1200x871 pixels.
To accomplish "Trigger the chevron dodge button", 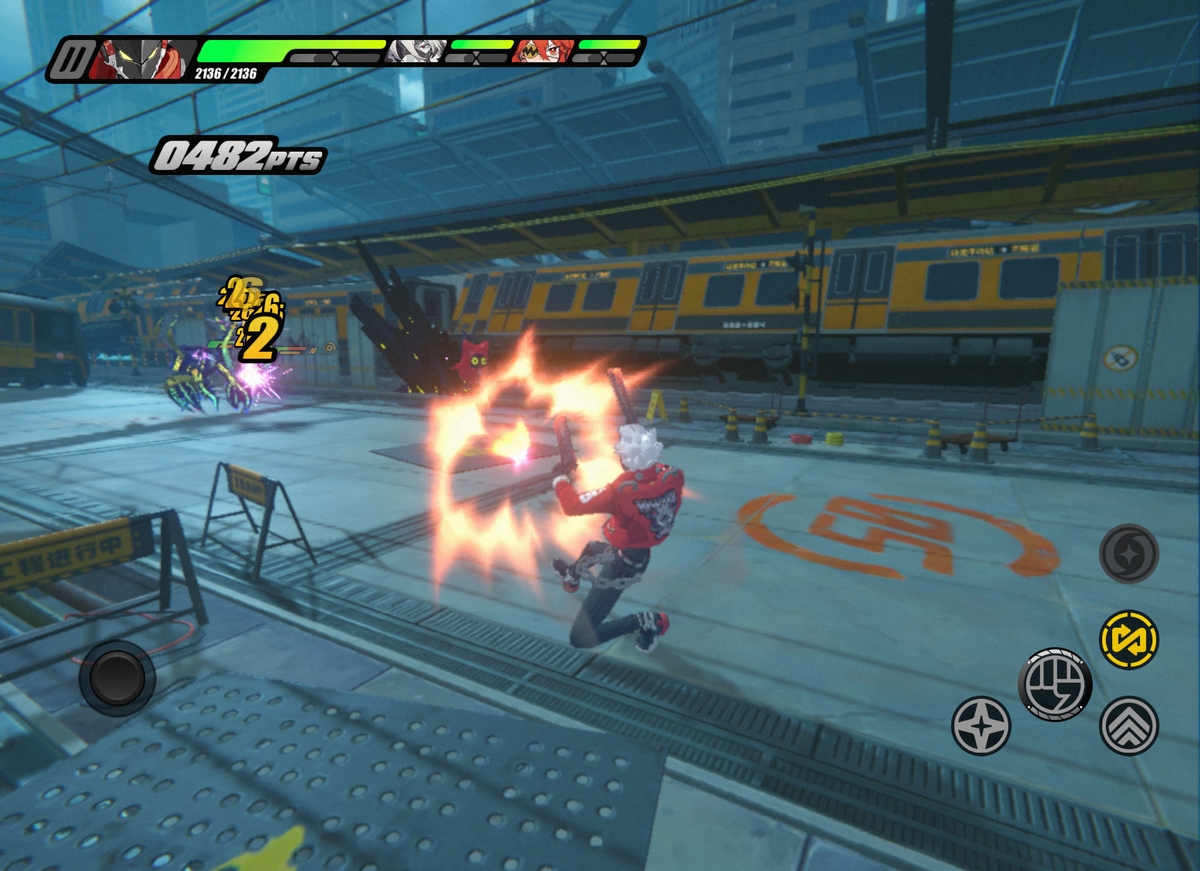I will 1129,725.
